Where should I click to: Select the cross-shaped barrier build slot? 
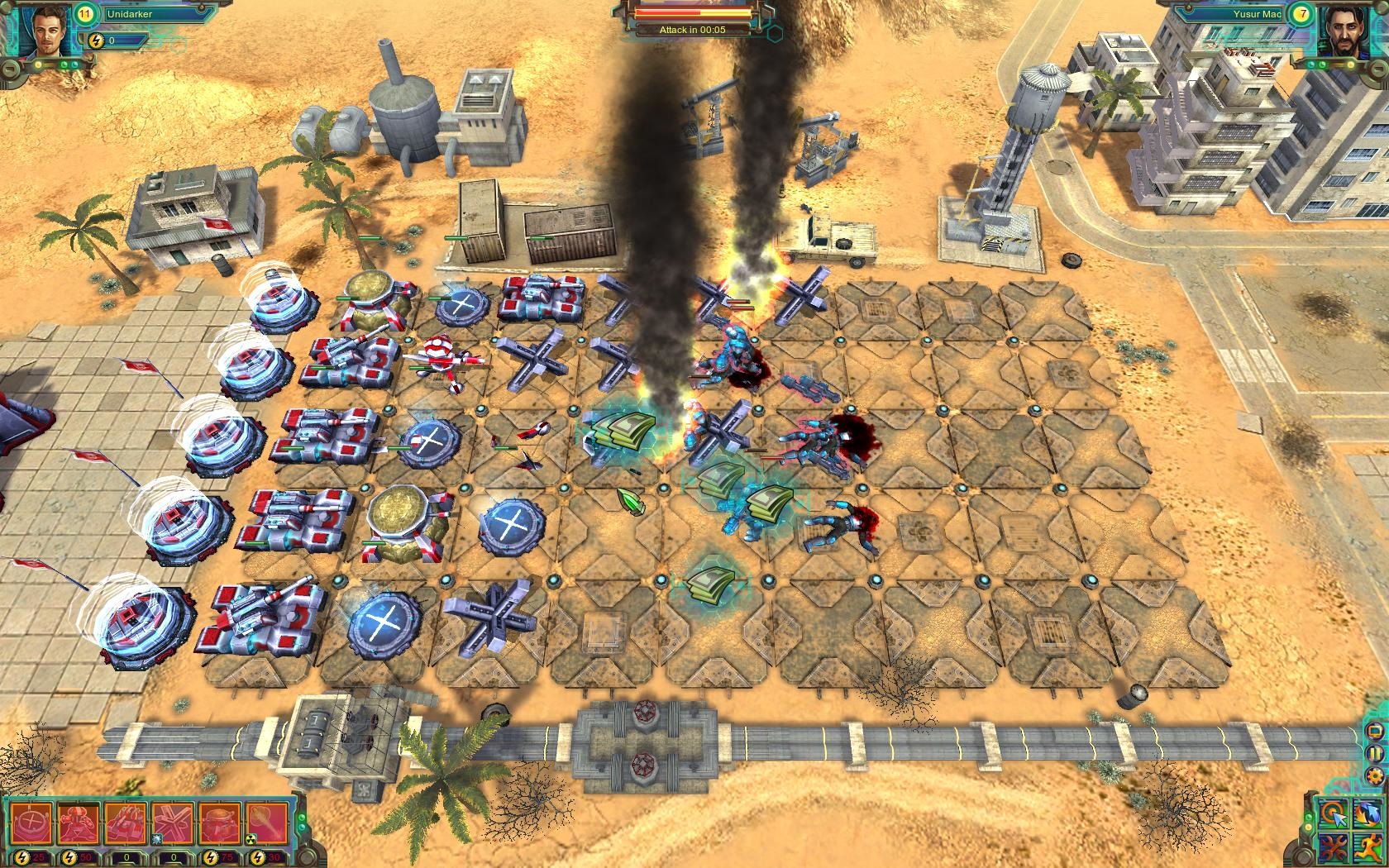(173, 823)
